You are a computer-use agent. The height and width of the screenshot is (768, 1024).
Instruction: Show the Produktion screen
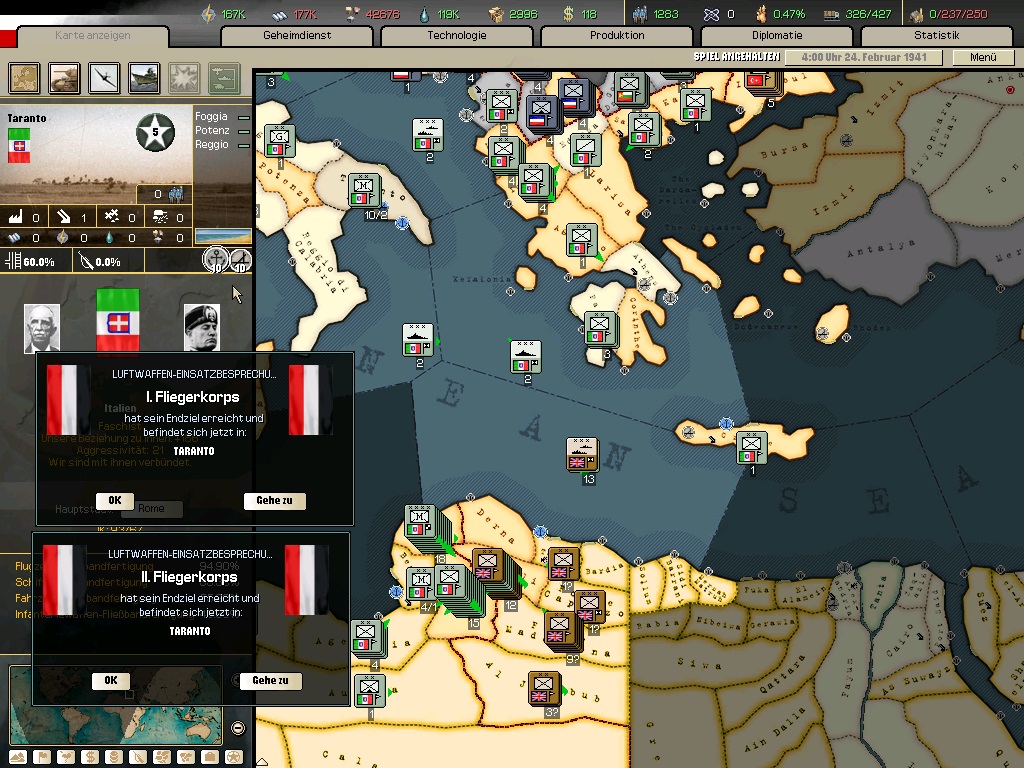[x=617, y=36]
